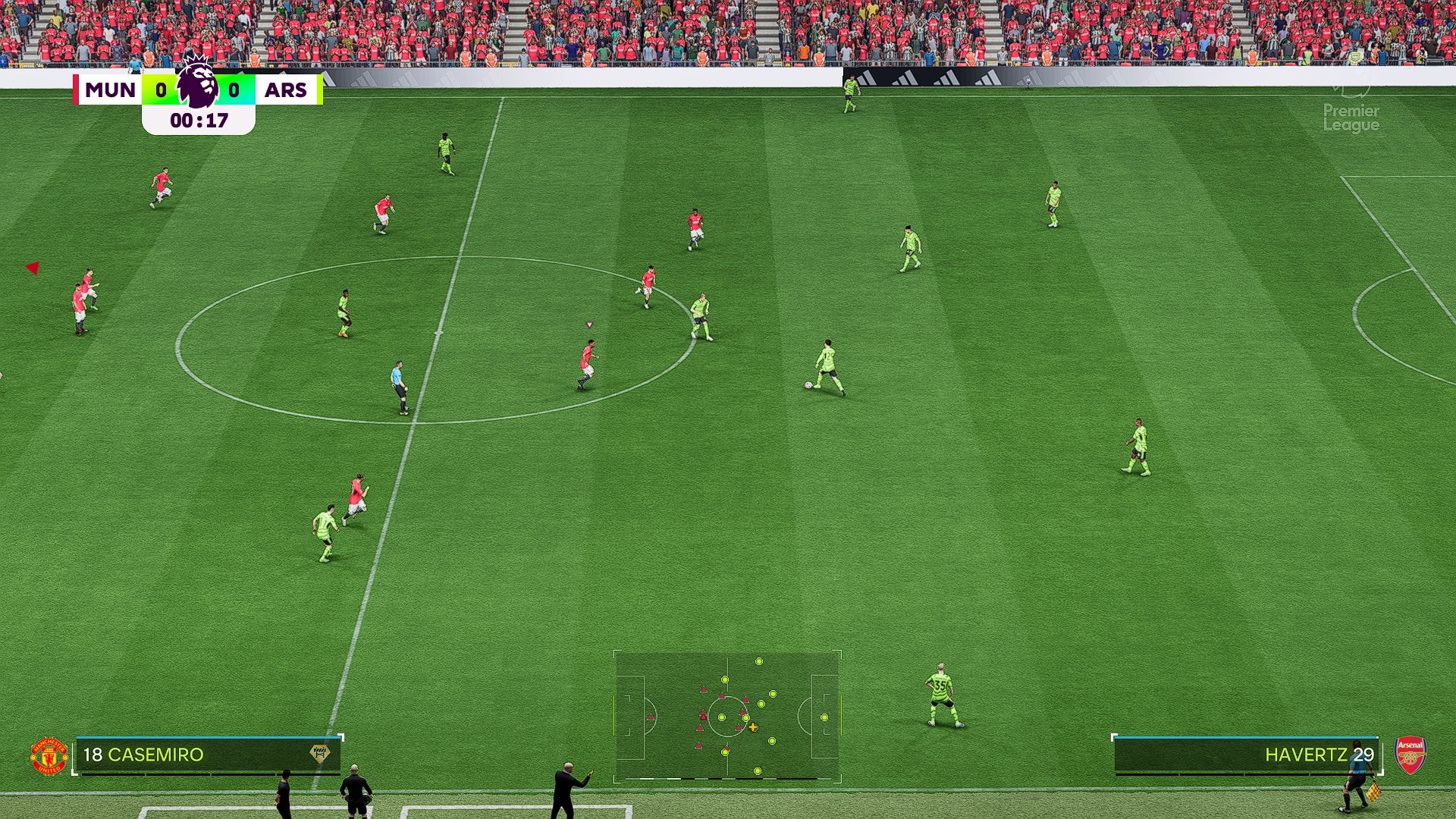The image size is (1456, 819).
Task: Click the Manchester United crest near Casemiro's banner
Action: point(49,755)
